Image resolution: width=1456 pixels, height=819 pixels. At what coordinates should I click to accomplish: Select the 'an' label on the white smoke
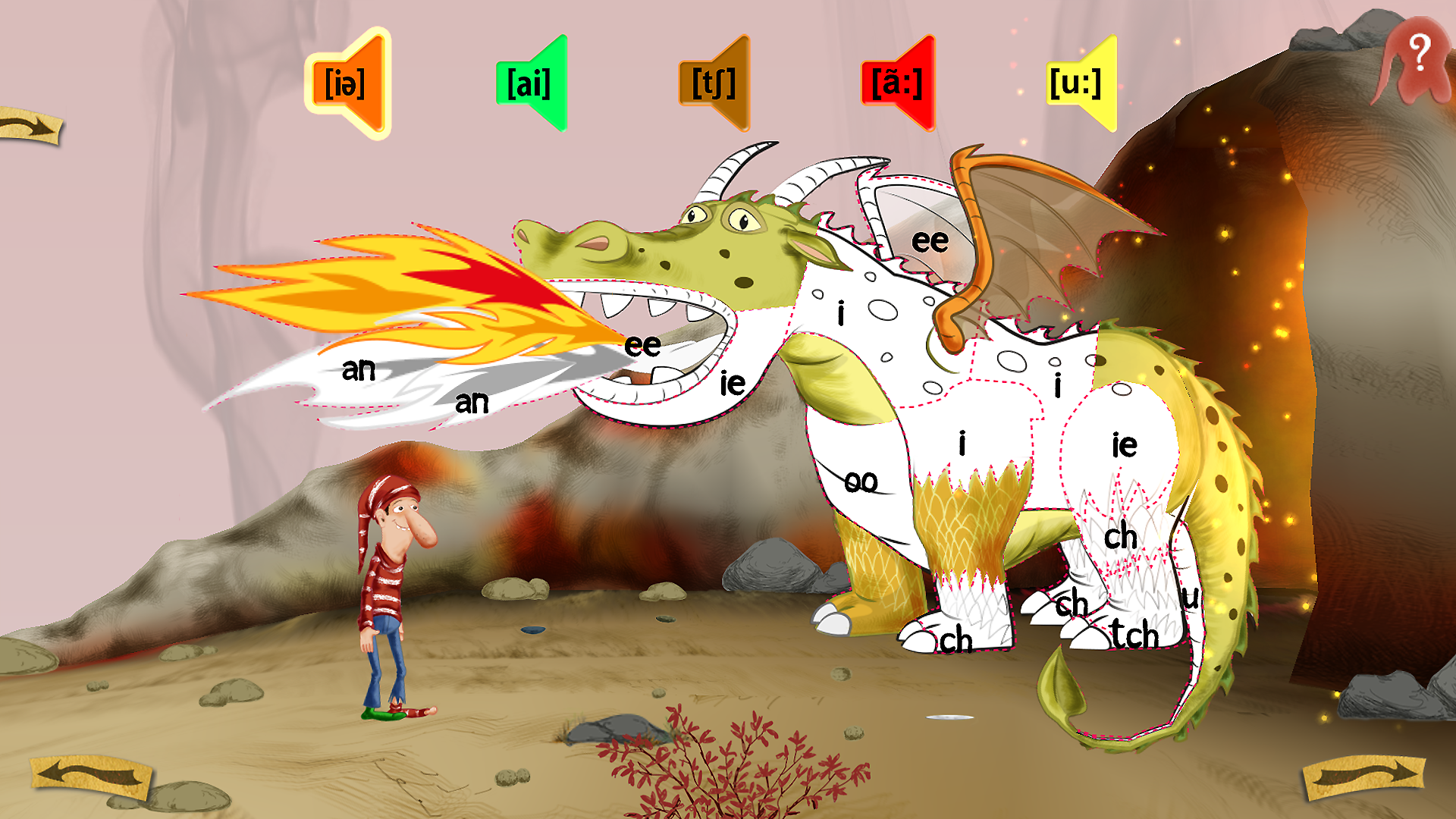[470, 402]
